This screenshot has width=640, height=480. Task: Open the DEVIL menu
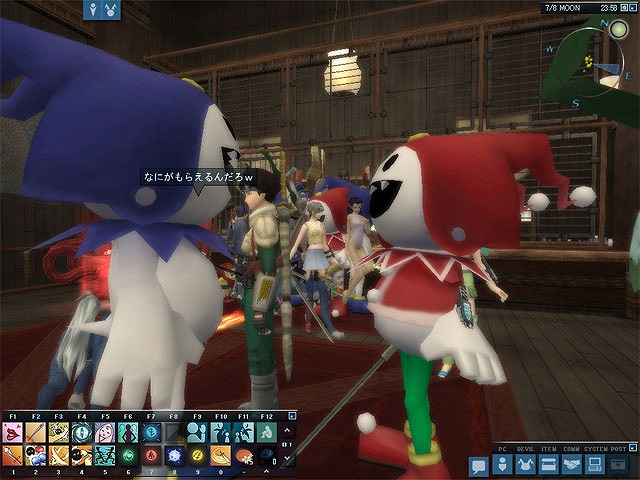524,466
